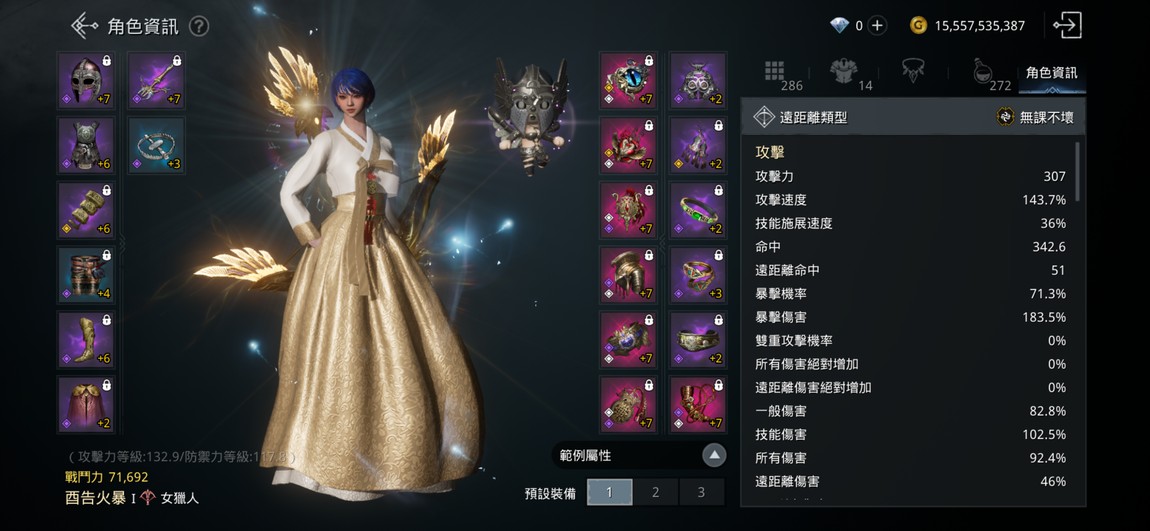This screenshot has height=531, width=1150.
Task: Switch to equipment preset 3
Action: (701, 492)
